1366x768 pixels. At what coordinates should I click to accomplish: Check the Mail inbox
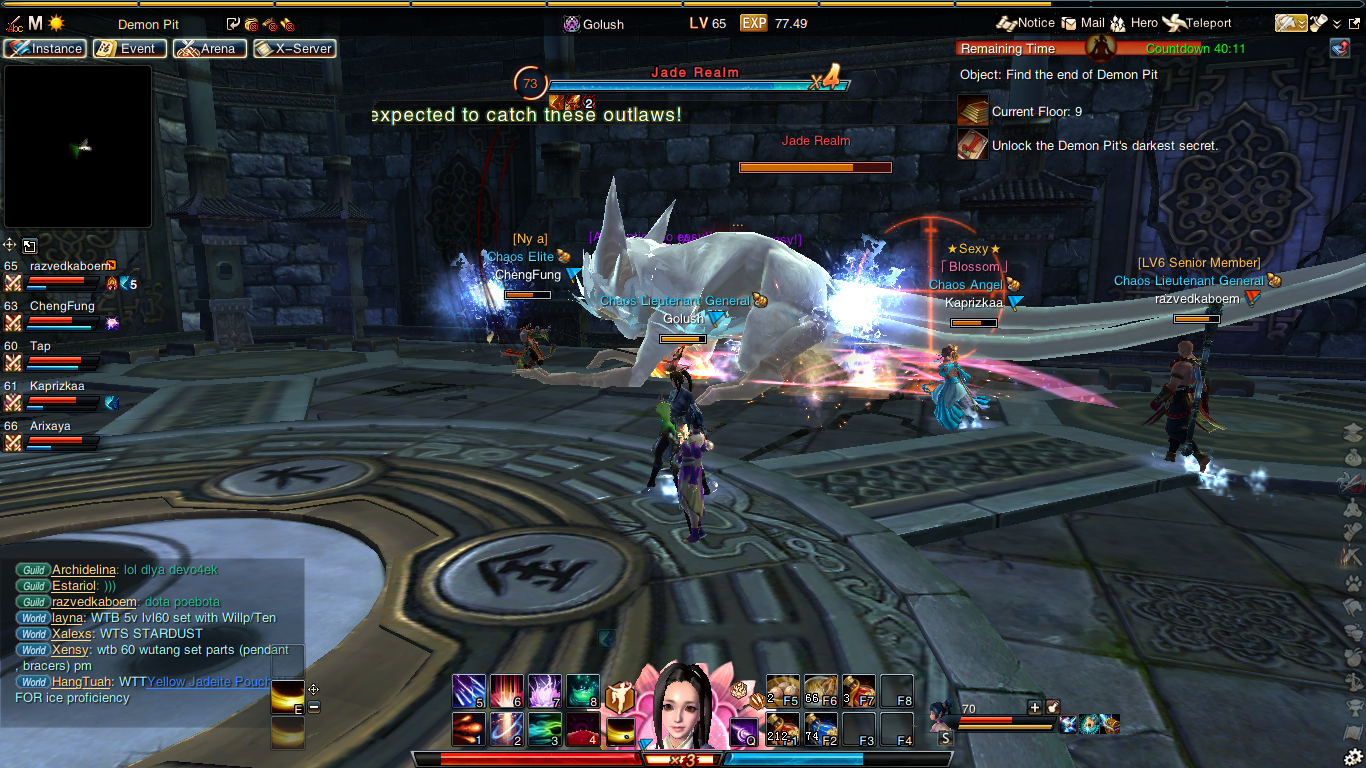tap(1083, 23)
